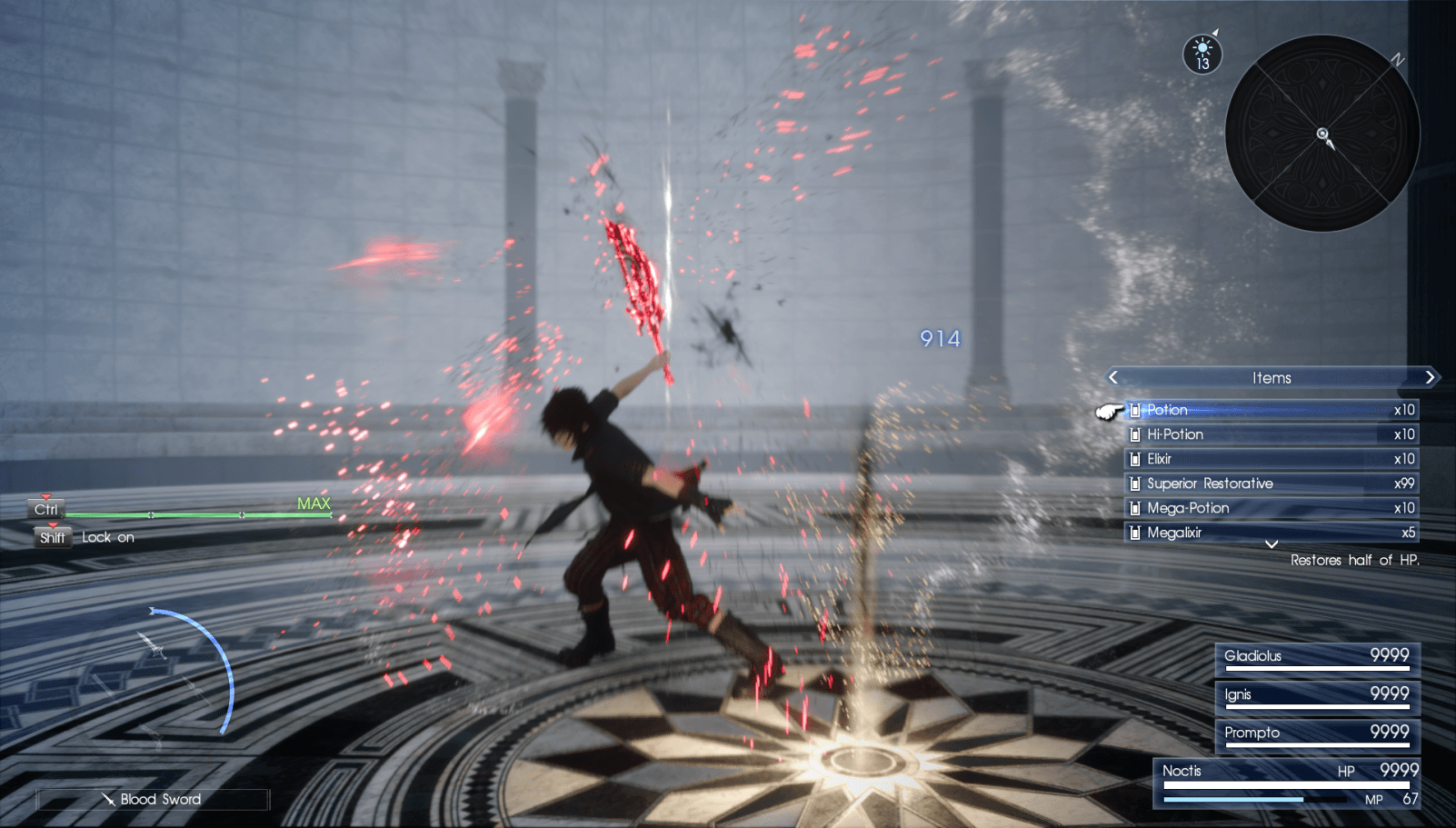Screen dimensions: 1456x828
Task: Switch to the Items menu tab
Action: pos(1272,377)
